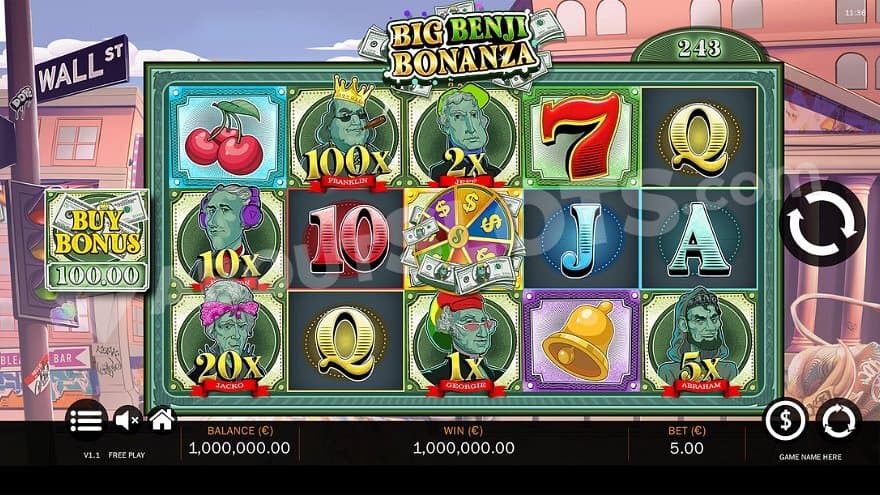Activate the small autoplay arrows button
880x495 pixels.
pyautogui.click(x=837, y=421)
